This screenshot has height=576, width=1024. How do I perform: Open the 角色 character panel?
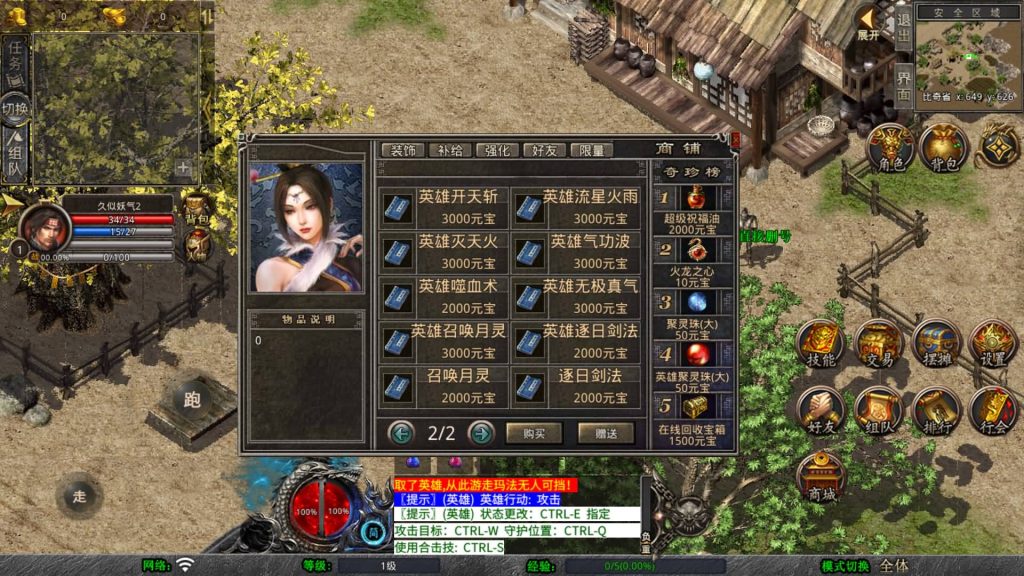[890, 150]
